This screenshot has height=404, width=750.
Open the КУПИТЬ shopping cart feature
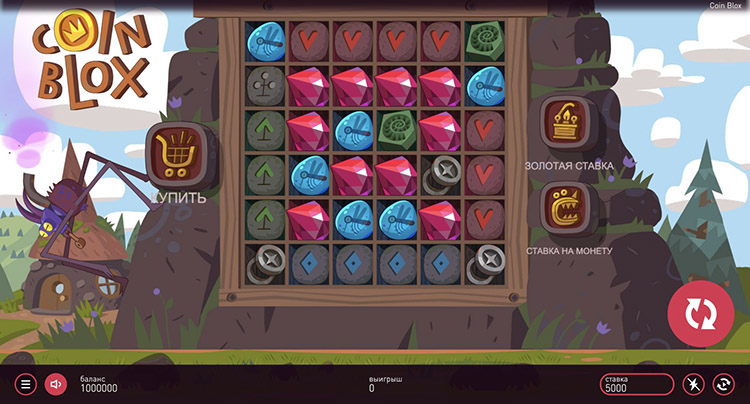(178, 153)
